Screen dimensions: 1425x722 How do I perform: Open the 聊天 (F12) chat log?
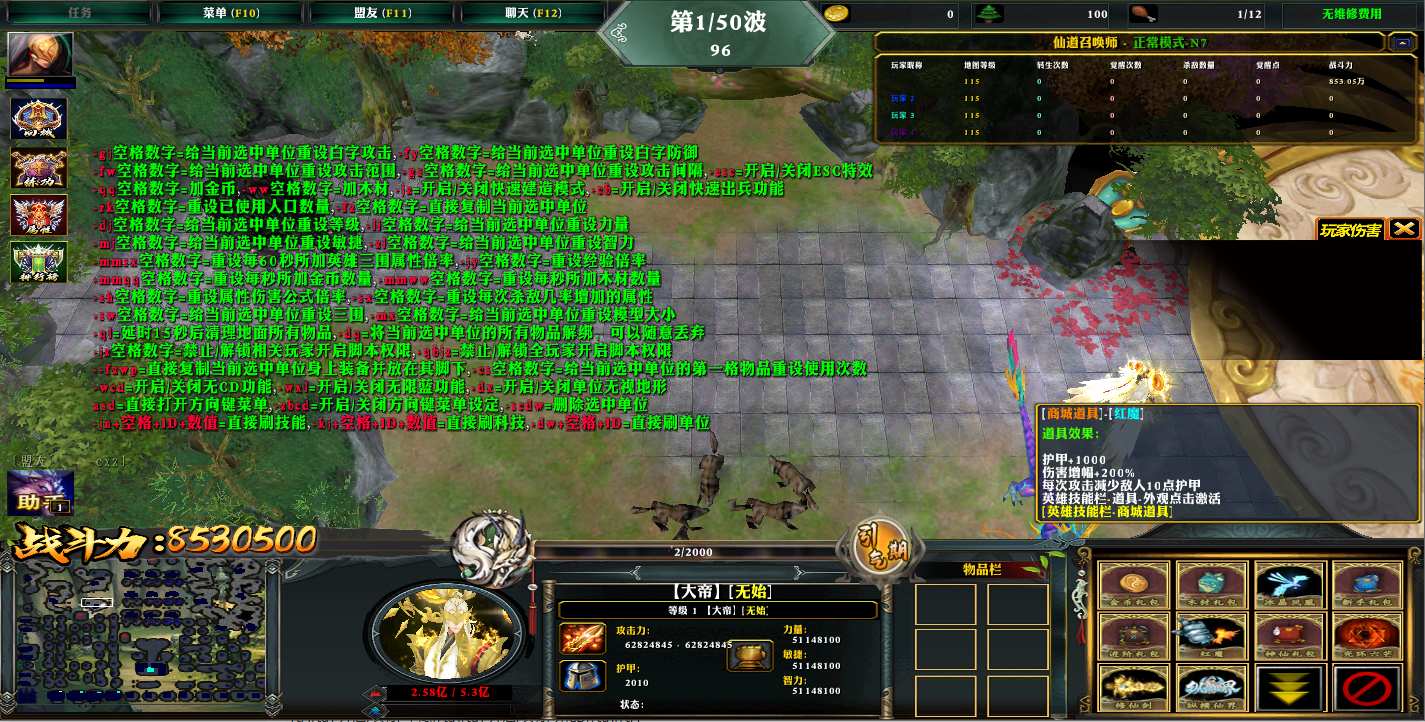pyautogui.click(x=532, y=13)
